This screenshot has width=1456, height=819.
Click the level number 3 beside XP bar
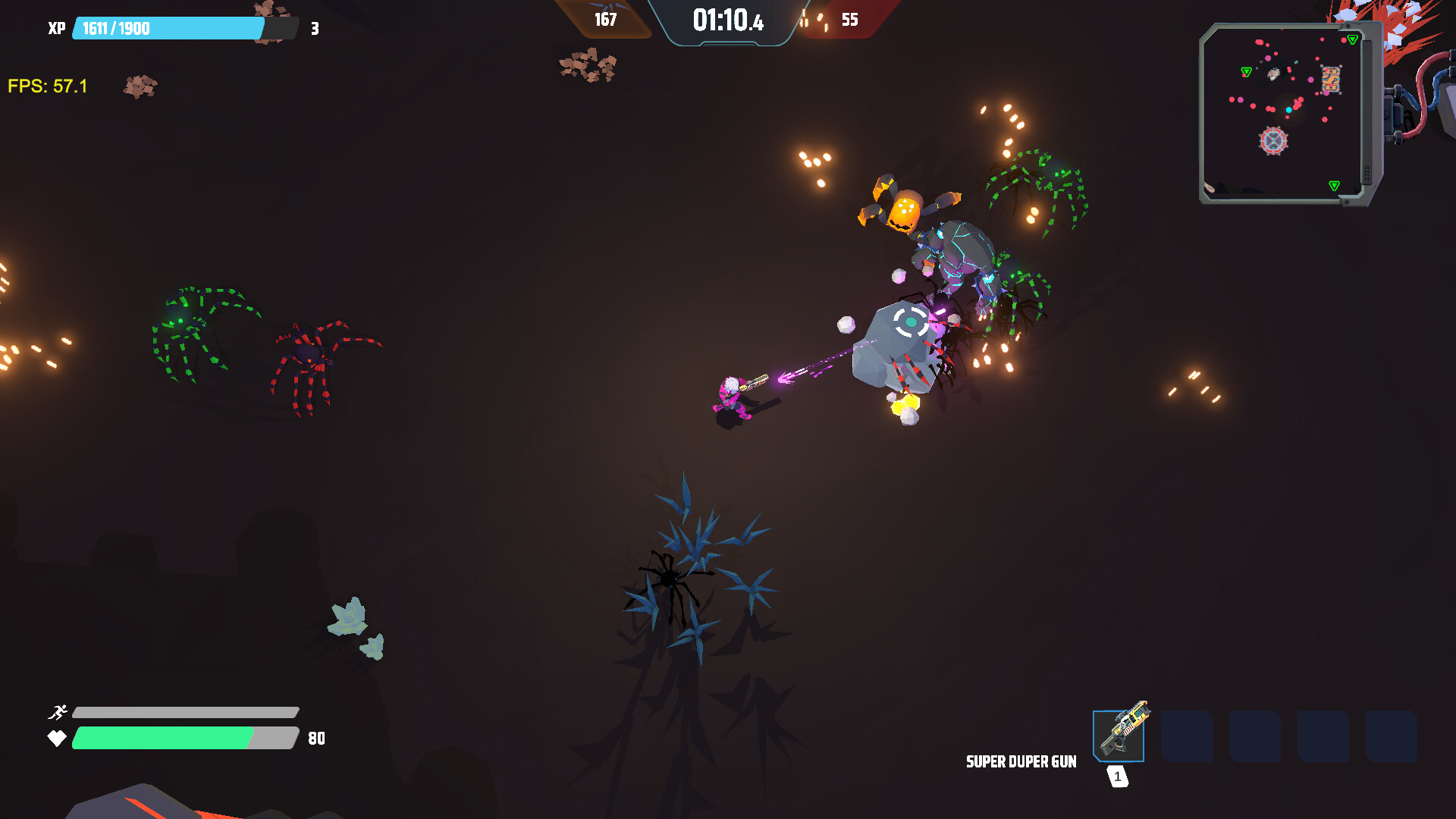(312, 29)
